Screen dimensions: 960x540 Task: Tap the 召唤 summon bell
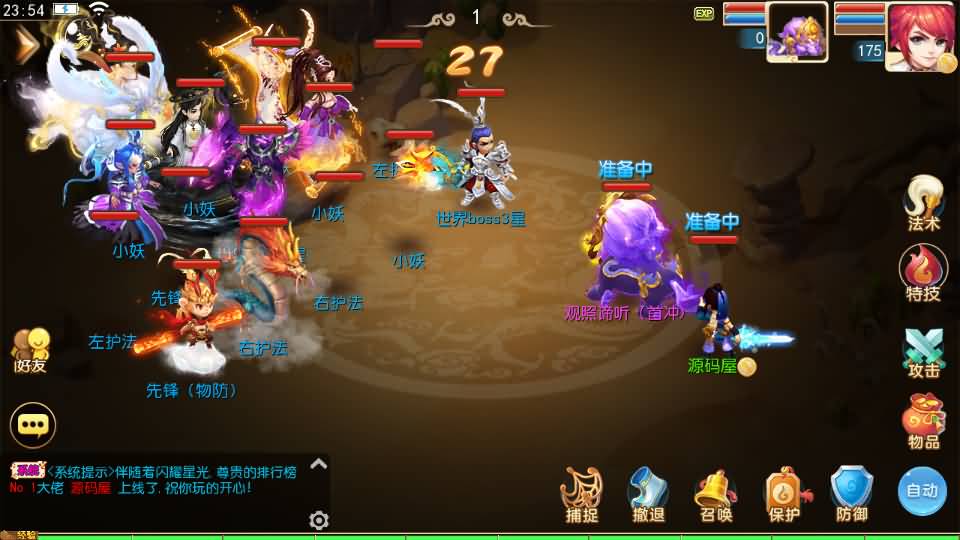point(715,493)
